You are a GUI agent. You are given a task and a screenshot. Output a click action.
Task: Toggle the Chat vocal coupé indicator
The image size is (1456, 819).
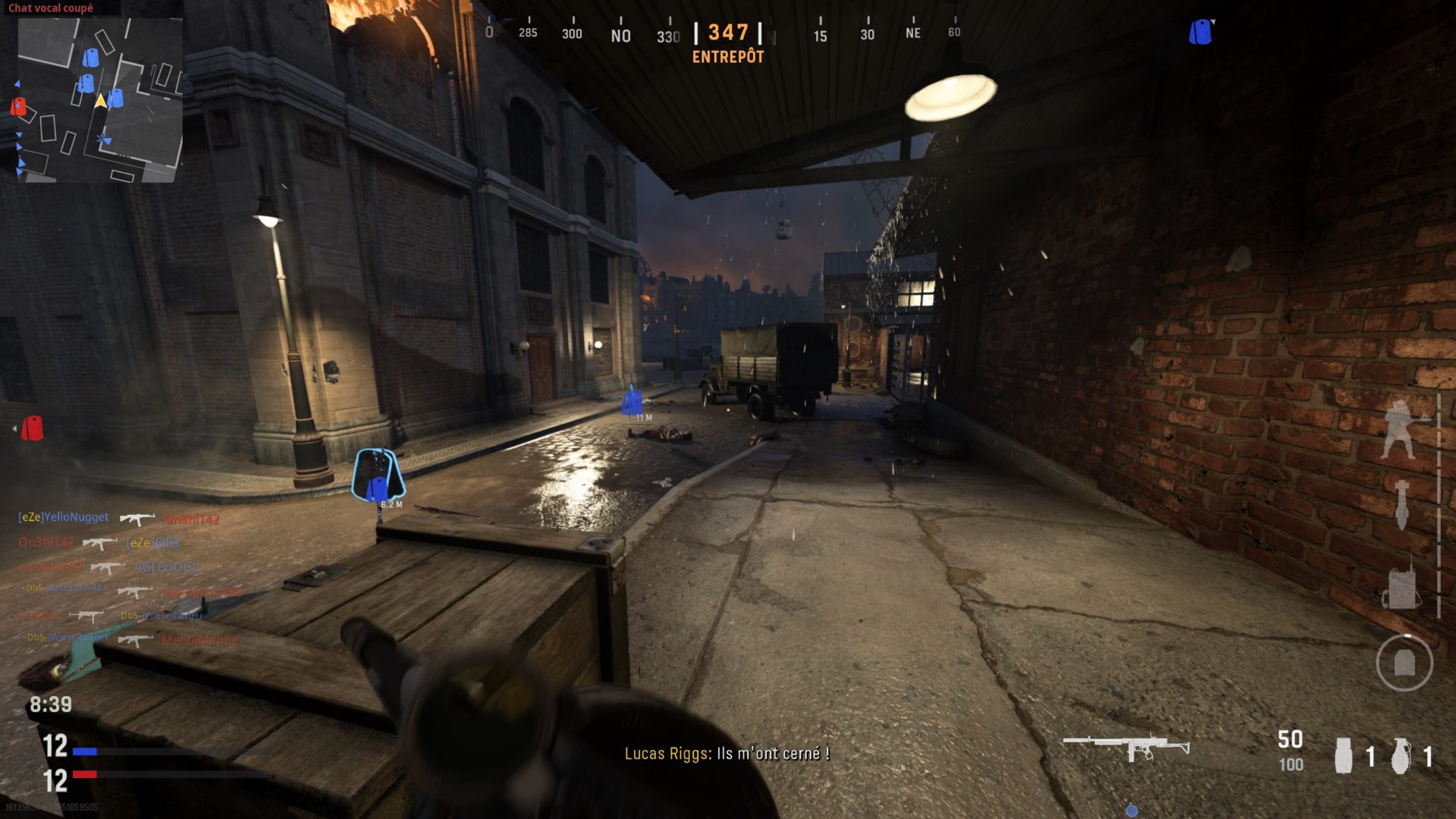tap(51, 8)
